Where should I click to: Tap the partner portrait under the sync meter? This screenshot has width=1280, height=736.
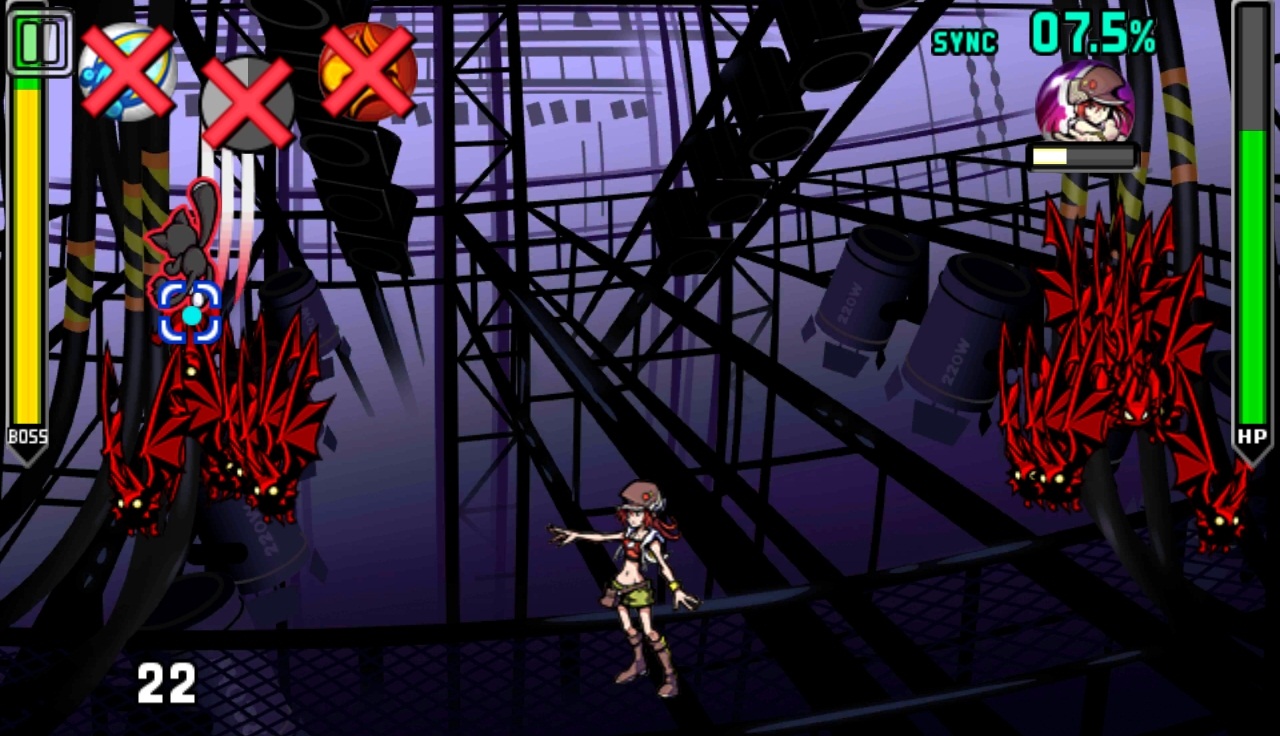click(x=1085, y=101)
